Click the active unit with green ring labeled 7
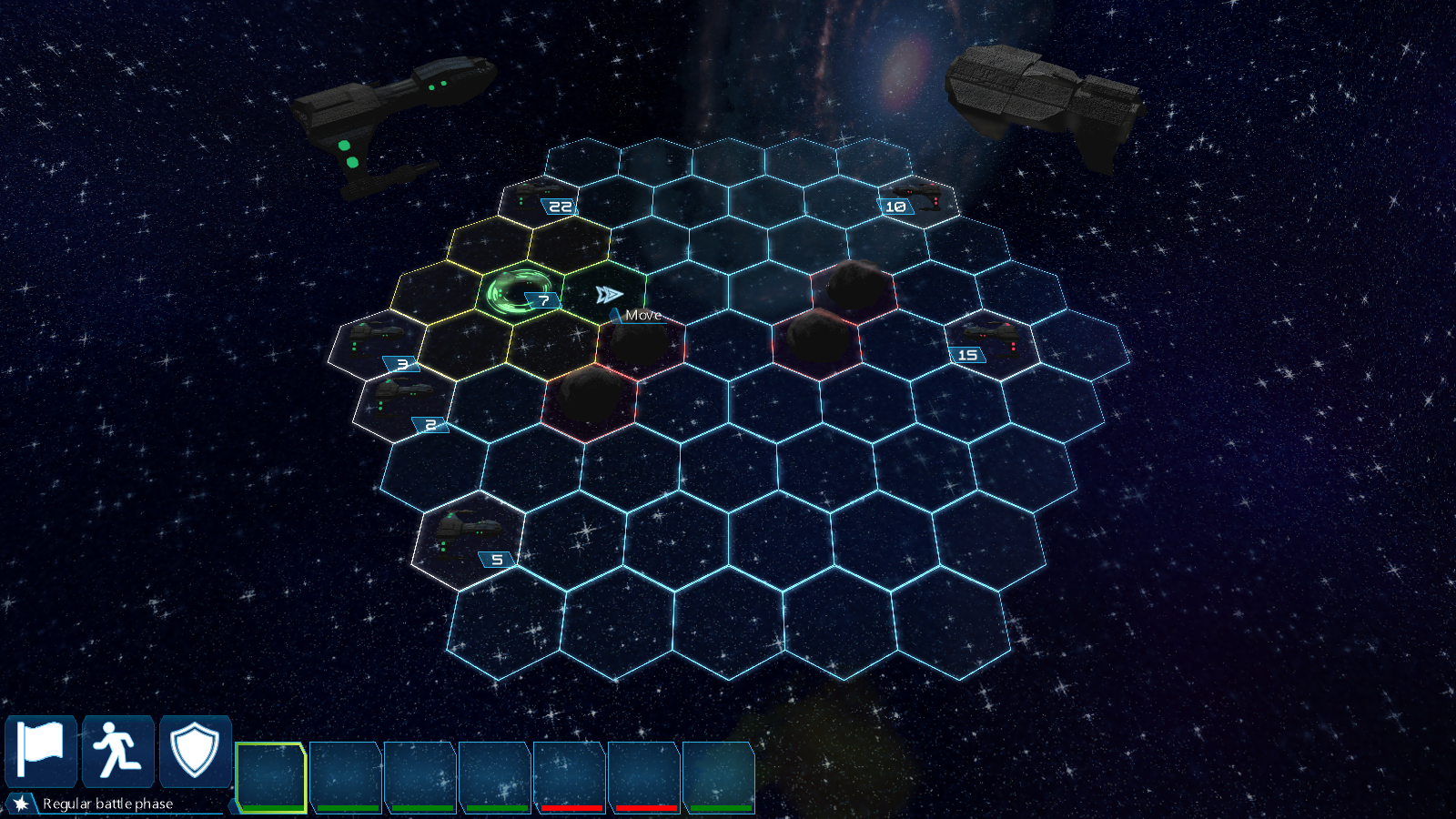The image size is (1456, 819). (x=518, y=292)
